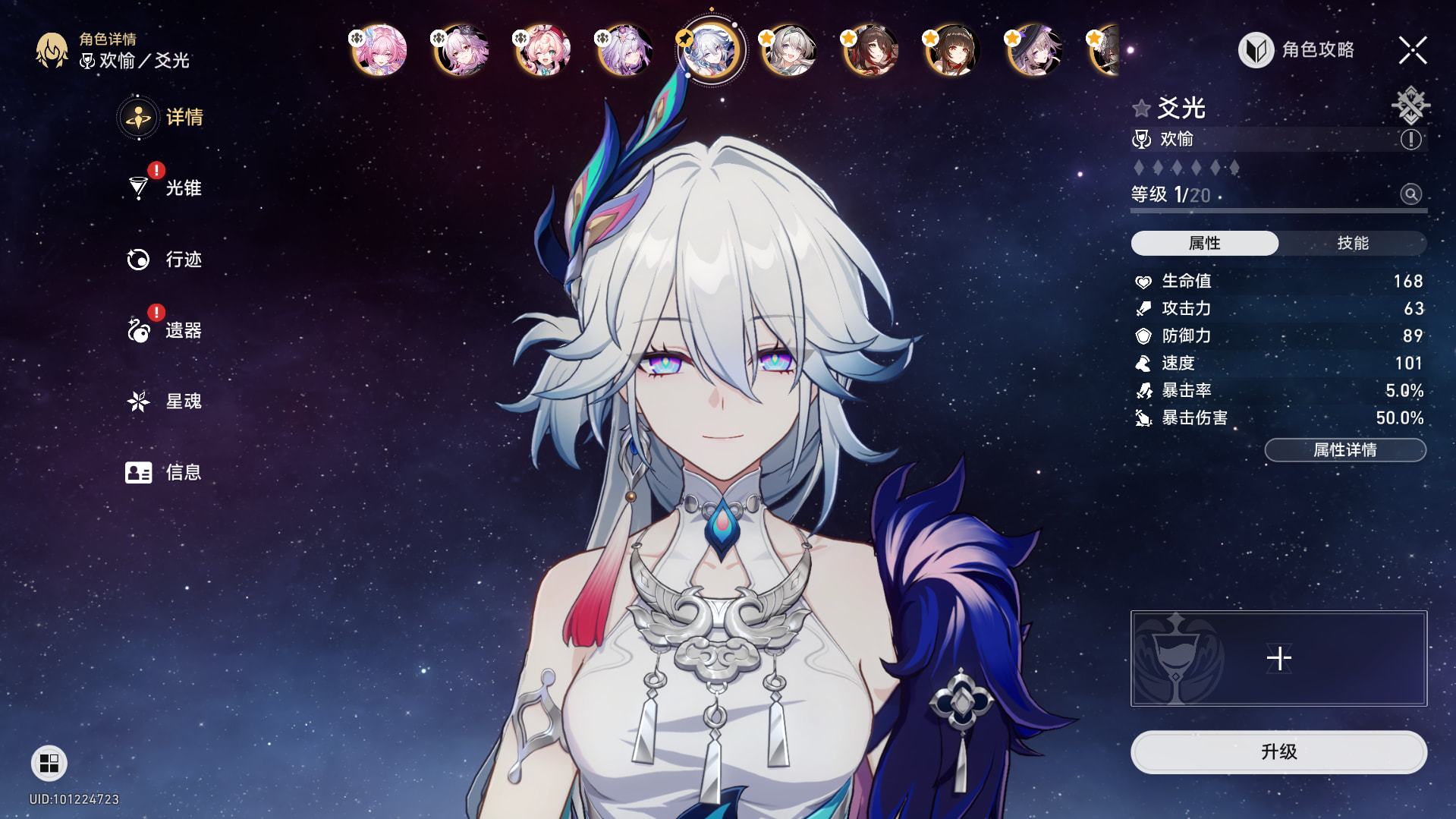Show the 欢愉 path info icon

pos(1410,140)
